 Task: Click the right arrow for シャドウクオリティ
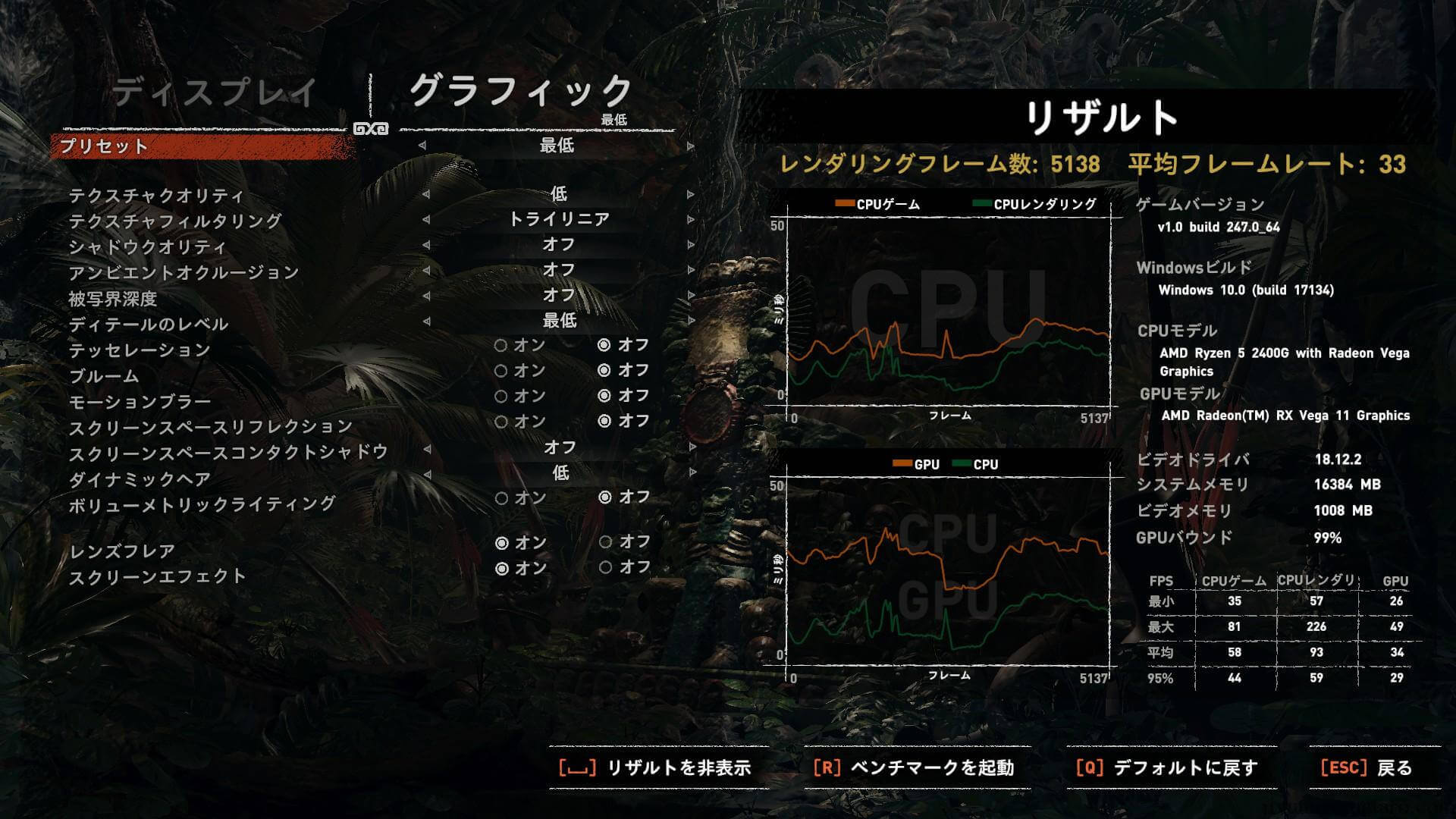pos(690,245)
